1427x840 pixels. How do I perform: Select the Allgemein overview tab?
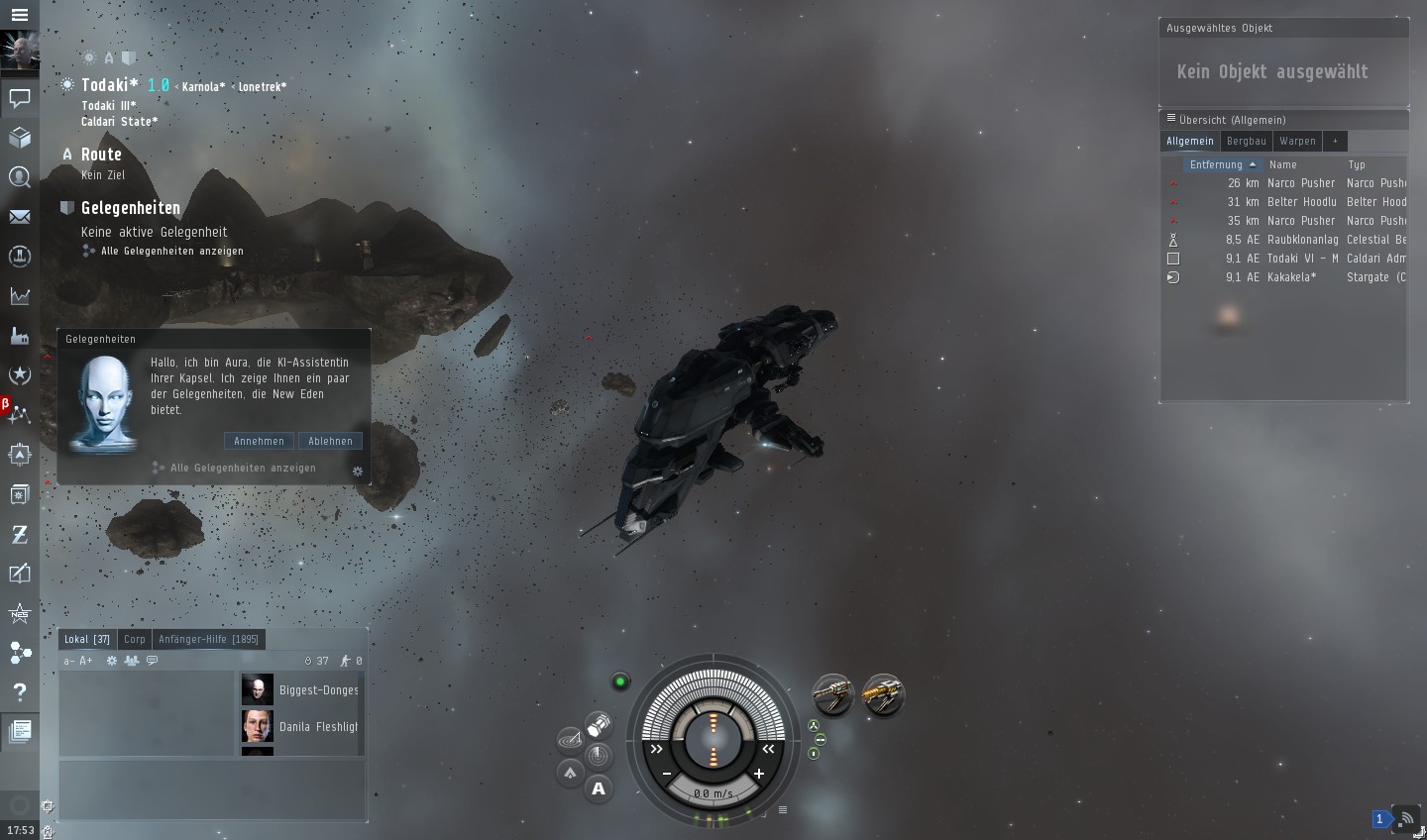pyautogui.click(x=1189, y=141)
